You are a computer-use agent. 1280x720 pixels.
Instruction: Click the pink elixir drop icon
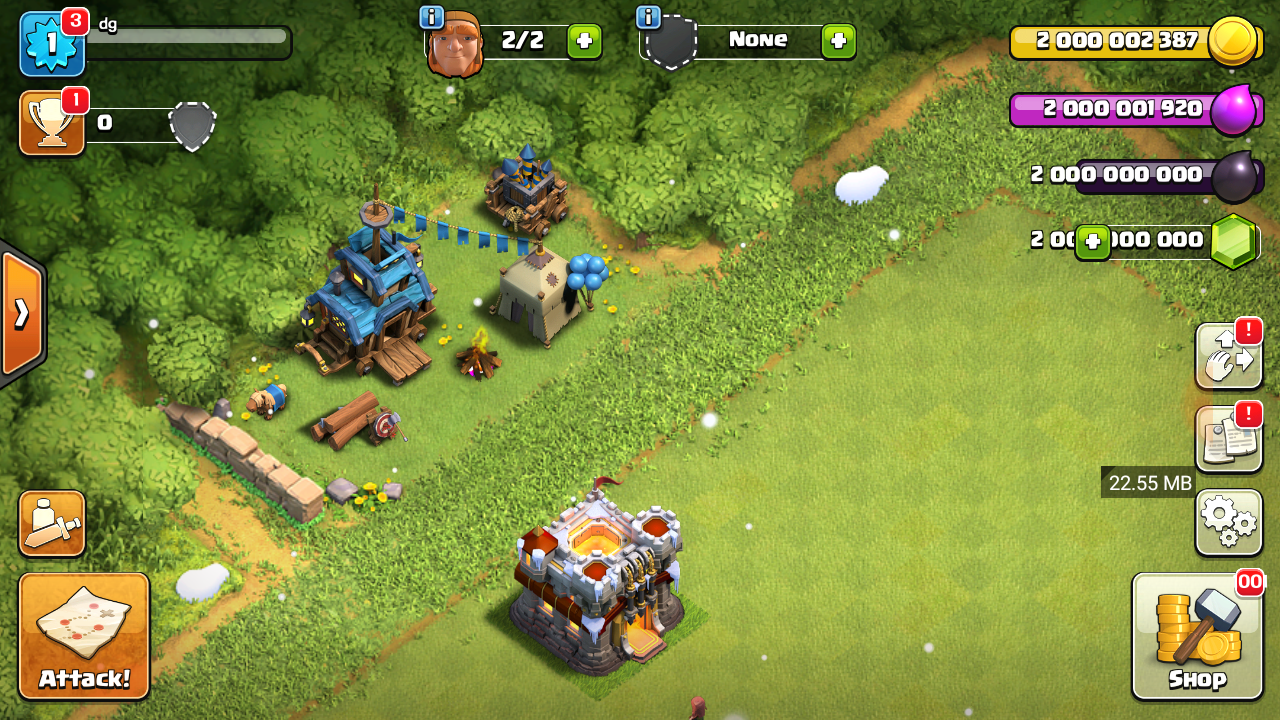click(x=1236, y=109)
